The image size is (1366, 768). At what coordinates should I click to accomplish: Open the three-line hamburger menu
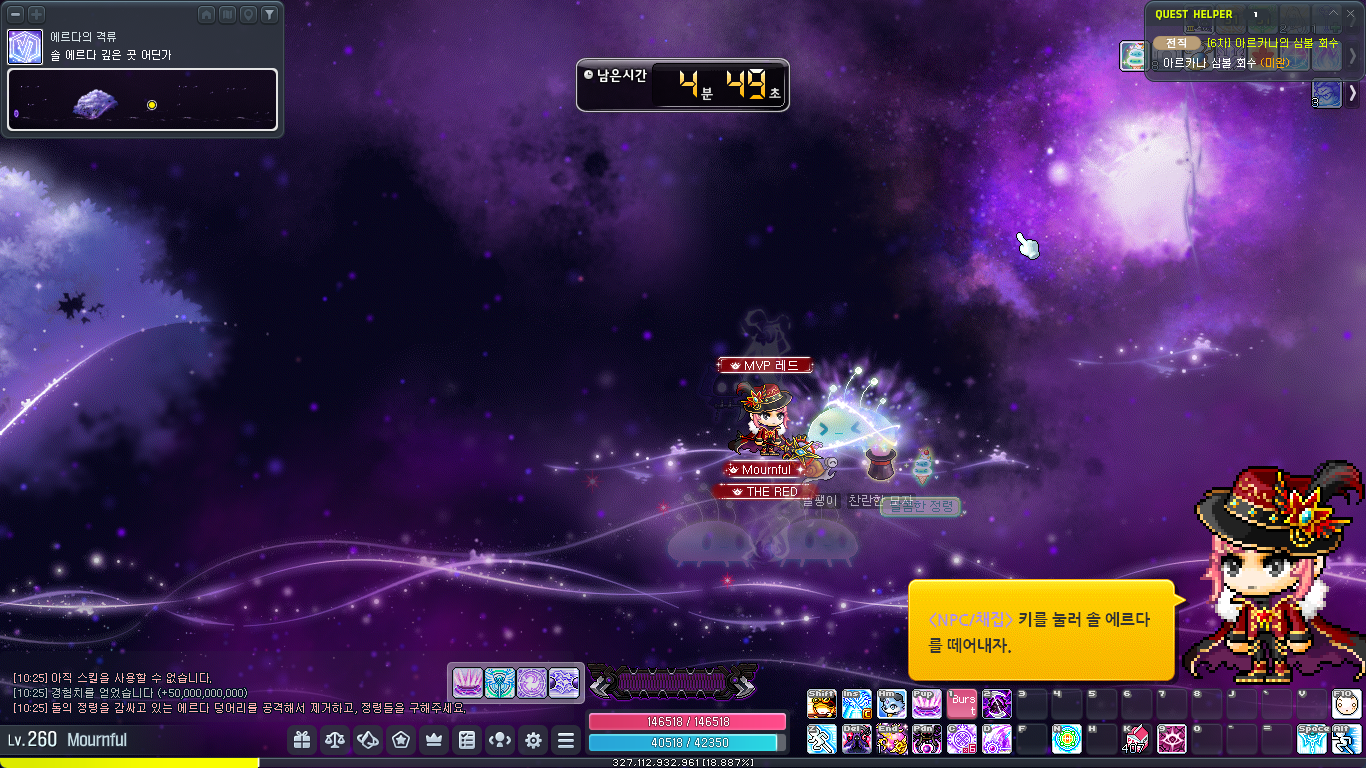click(566, 741)
